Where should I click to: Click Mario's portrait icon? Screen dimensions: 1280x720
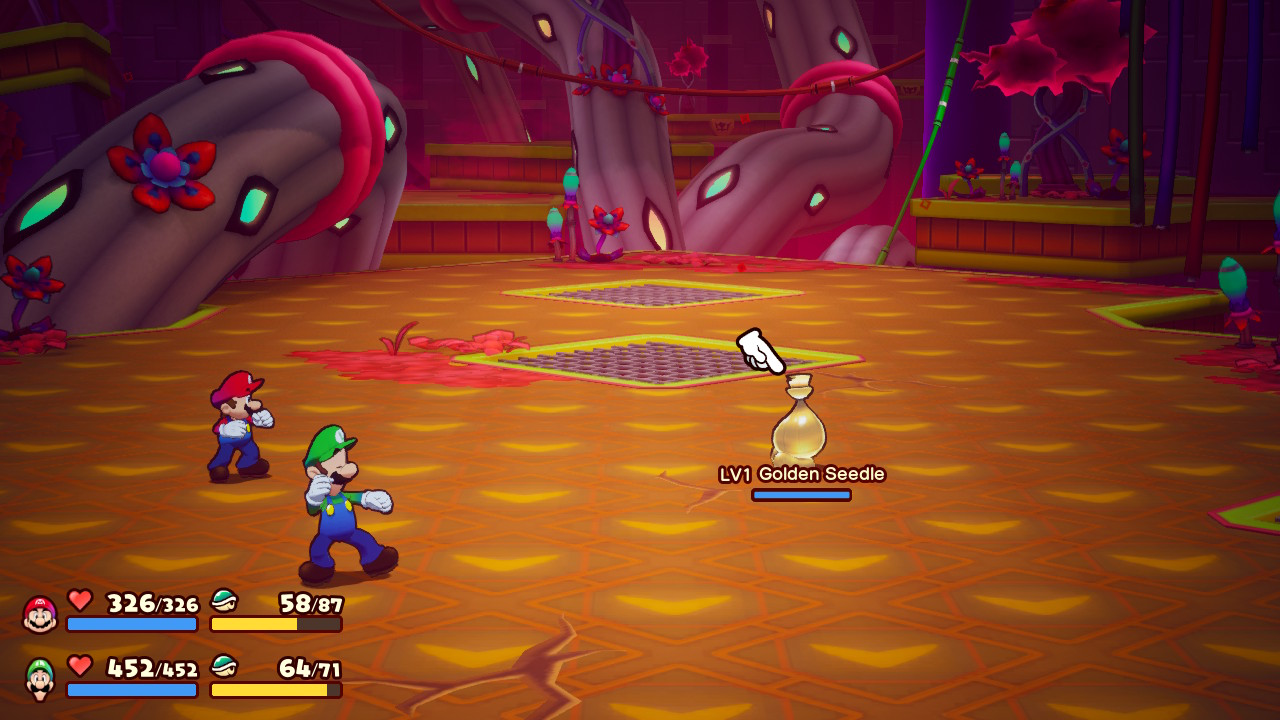40,614
